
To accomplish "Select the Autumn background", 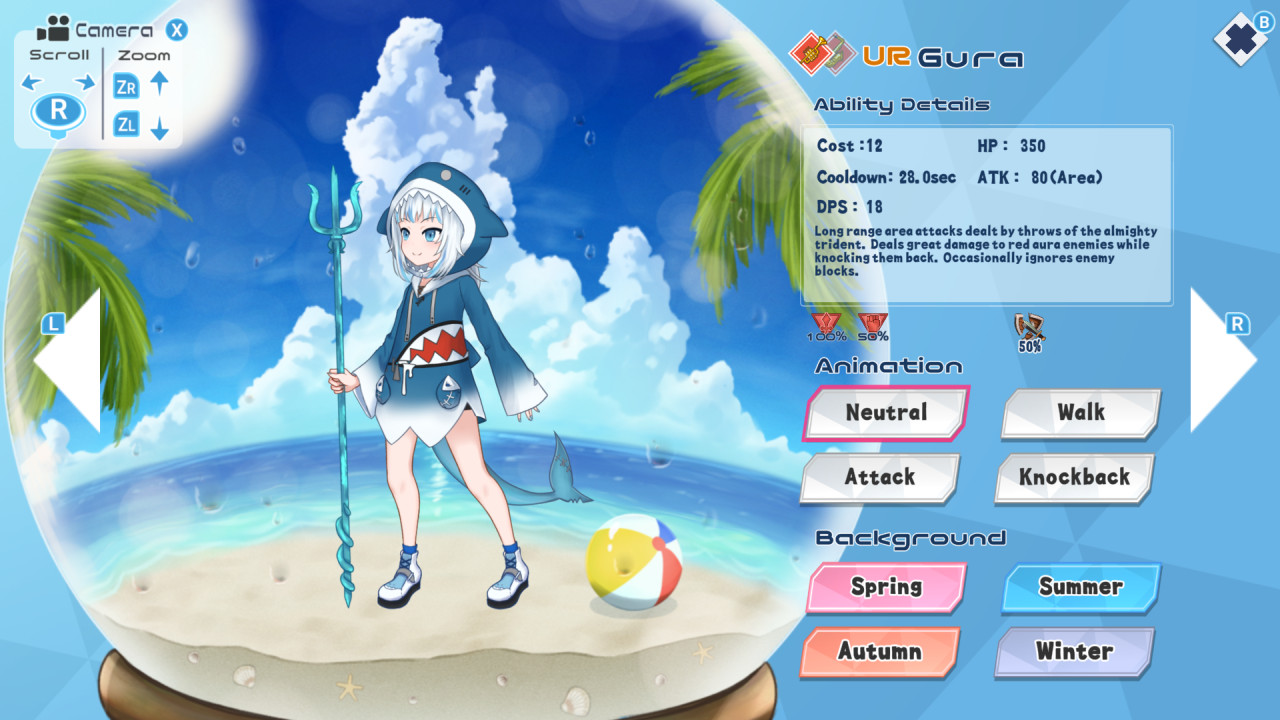I will point(879,652).
